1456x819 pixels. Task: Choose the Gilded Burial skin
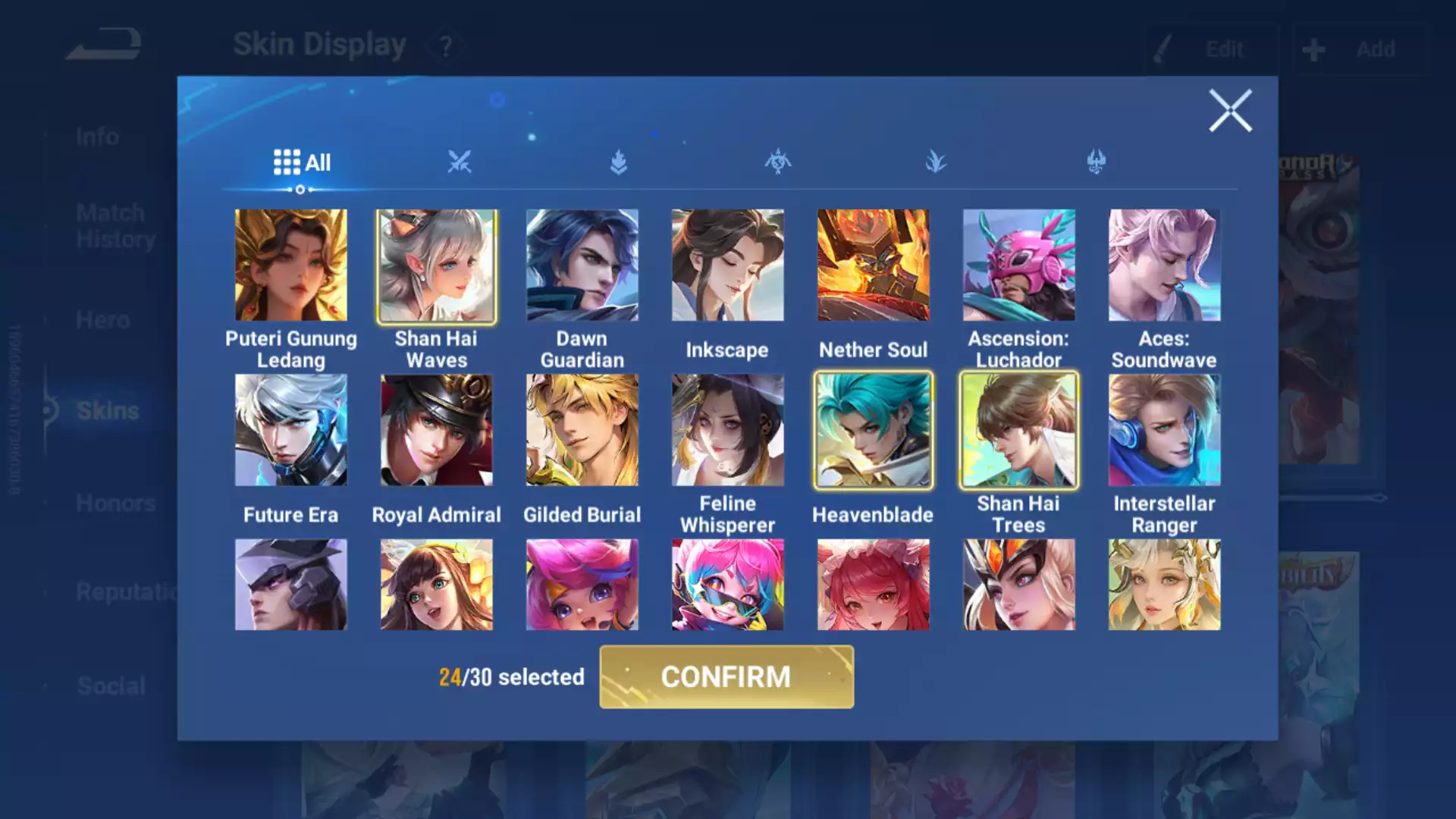click(582, 430)
